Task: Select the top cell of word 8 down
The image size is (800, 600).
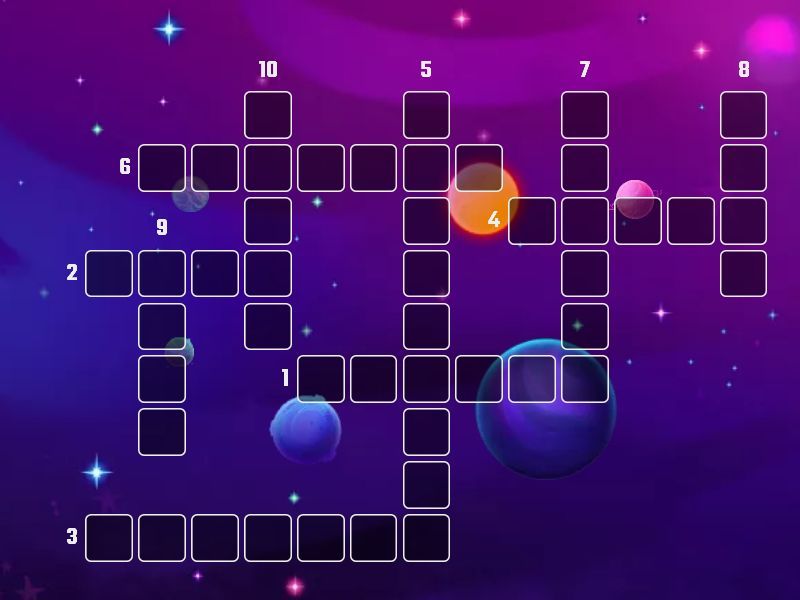Action: point(743,115)
